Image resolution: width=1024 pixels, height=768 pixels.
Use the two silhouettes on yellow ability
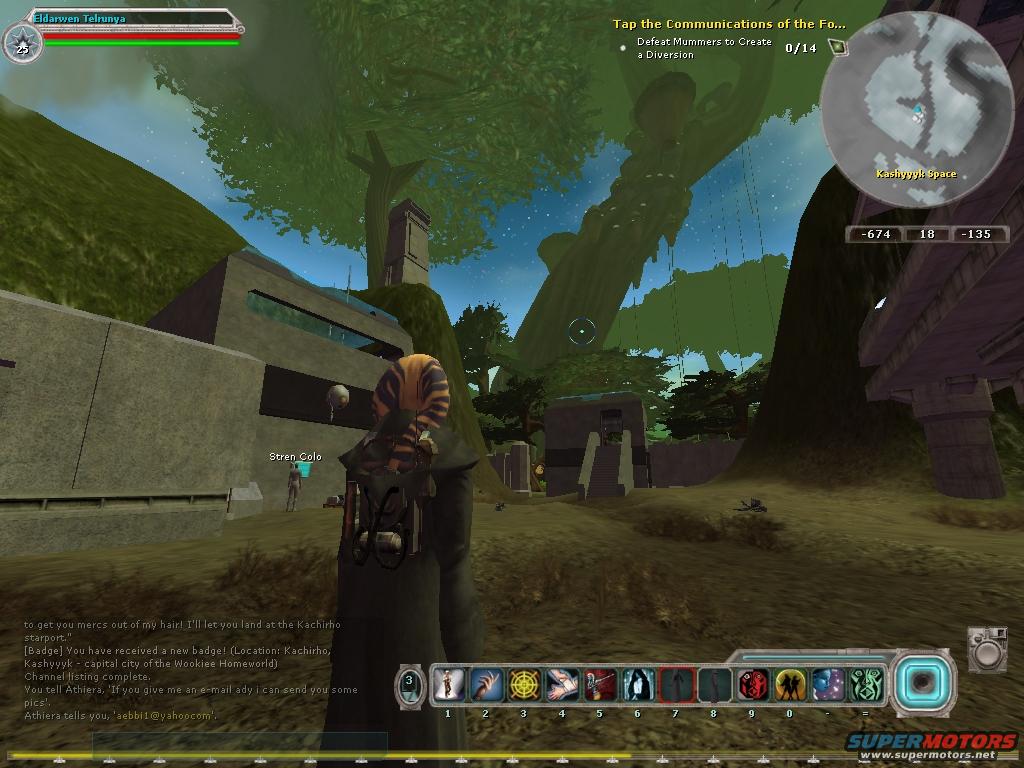click(x=790, y=685)
